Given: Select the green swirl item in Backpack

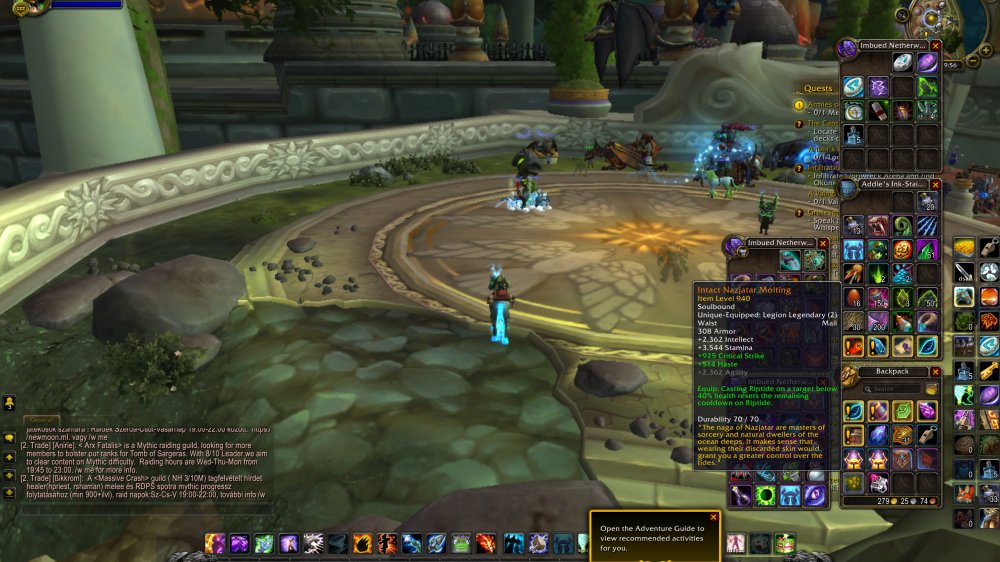Looking at the screenshot, I should (903, 411).
